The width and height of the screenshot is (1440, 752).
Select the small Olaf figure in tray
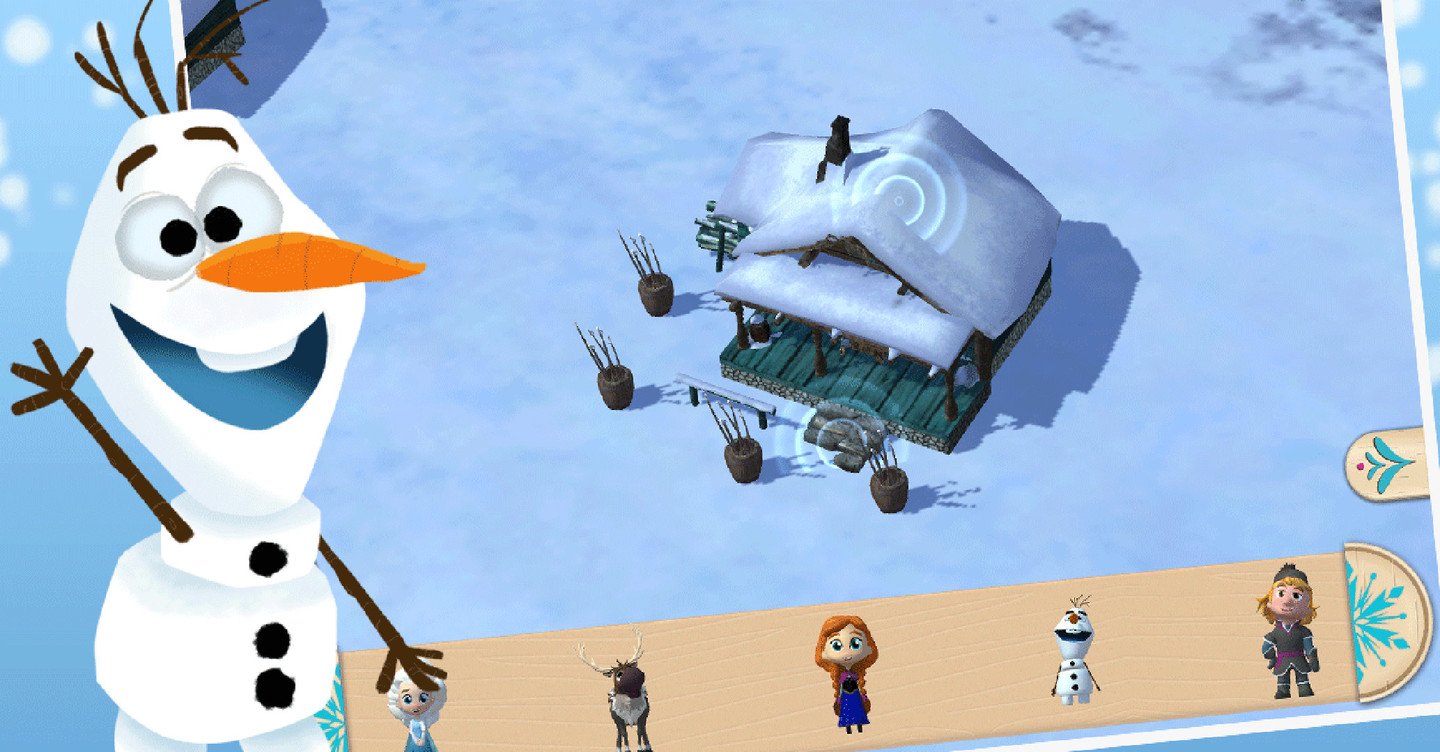coord(1073,650)
